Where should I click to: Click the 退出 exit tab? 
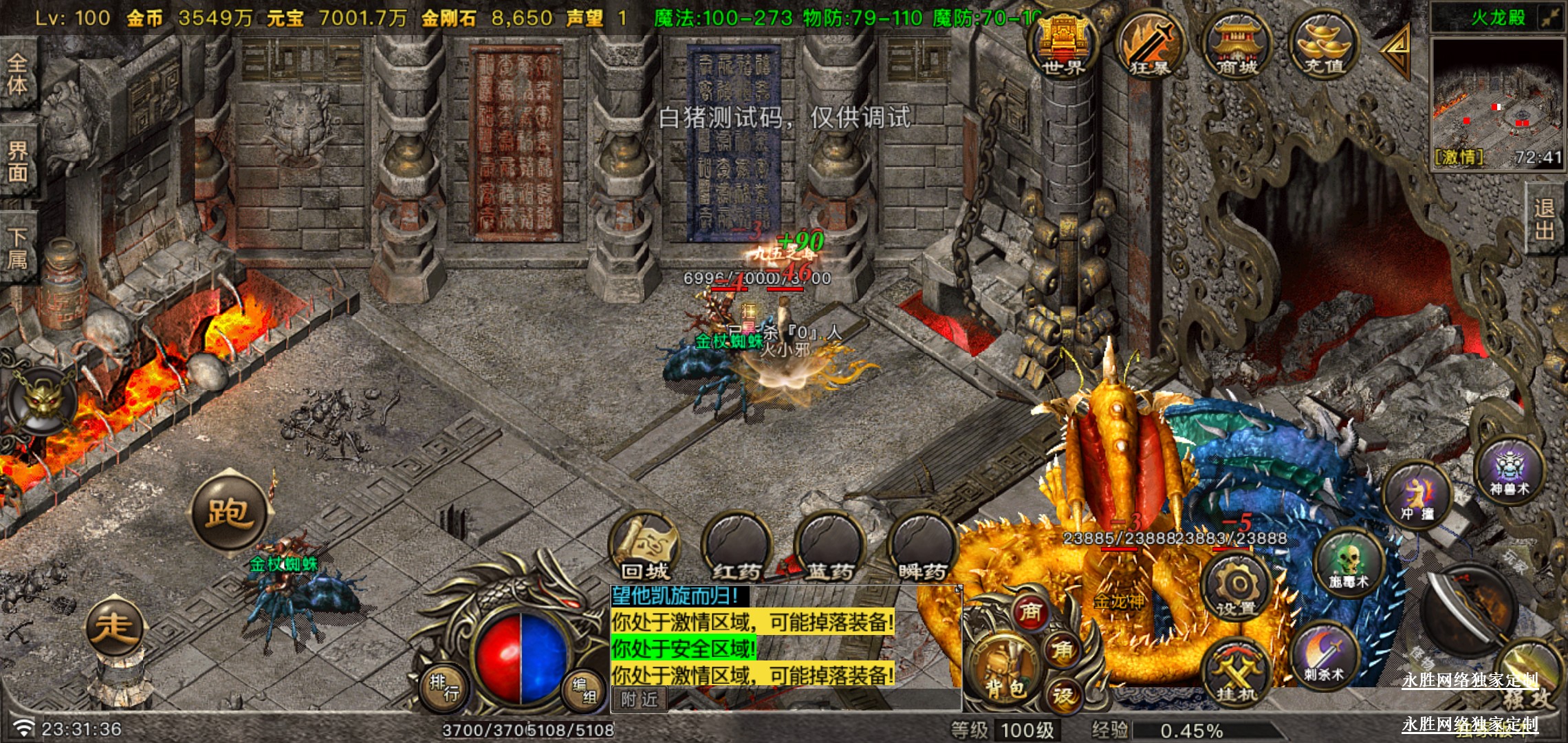(x=1545, y=219)
